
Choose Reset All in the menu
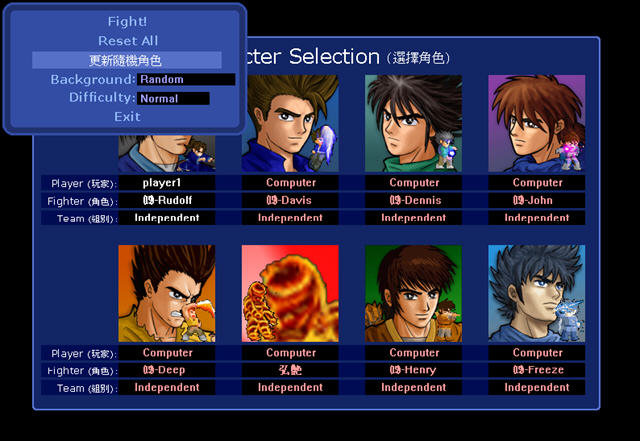[127, 41]
